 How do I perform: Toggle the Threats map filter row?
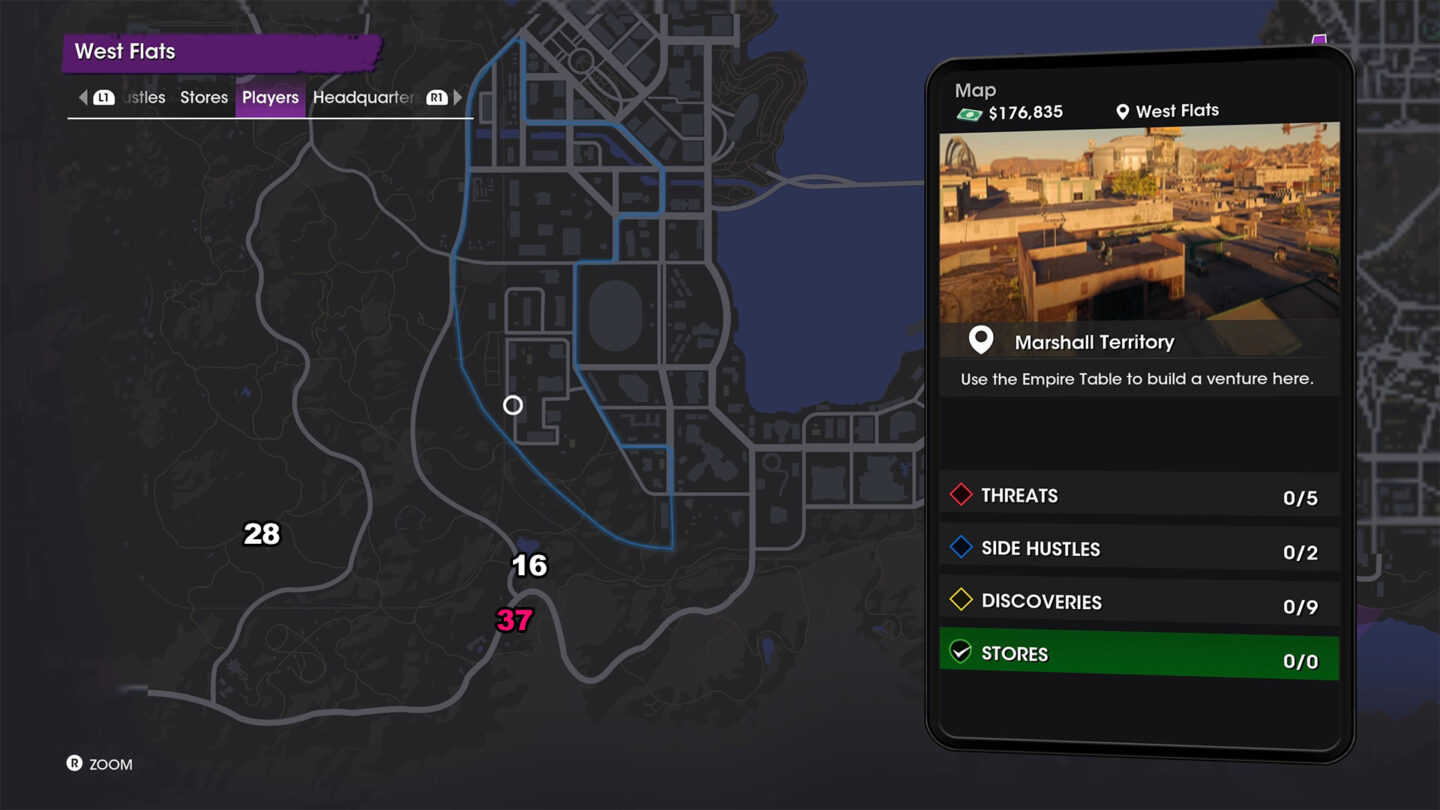tap(1140, 495)
